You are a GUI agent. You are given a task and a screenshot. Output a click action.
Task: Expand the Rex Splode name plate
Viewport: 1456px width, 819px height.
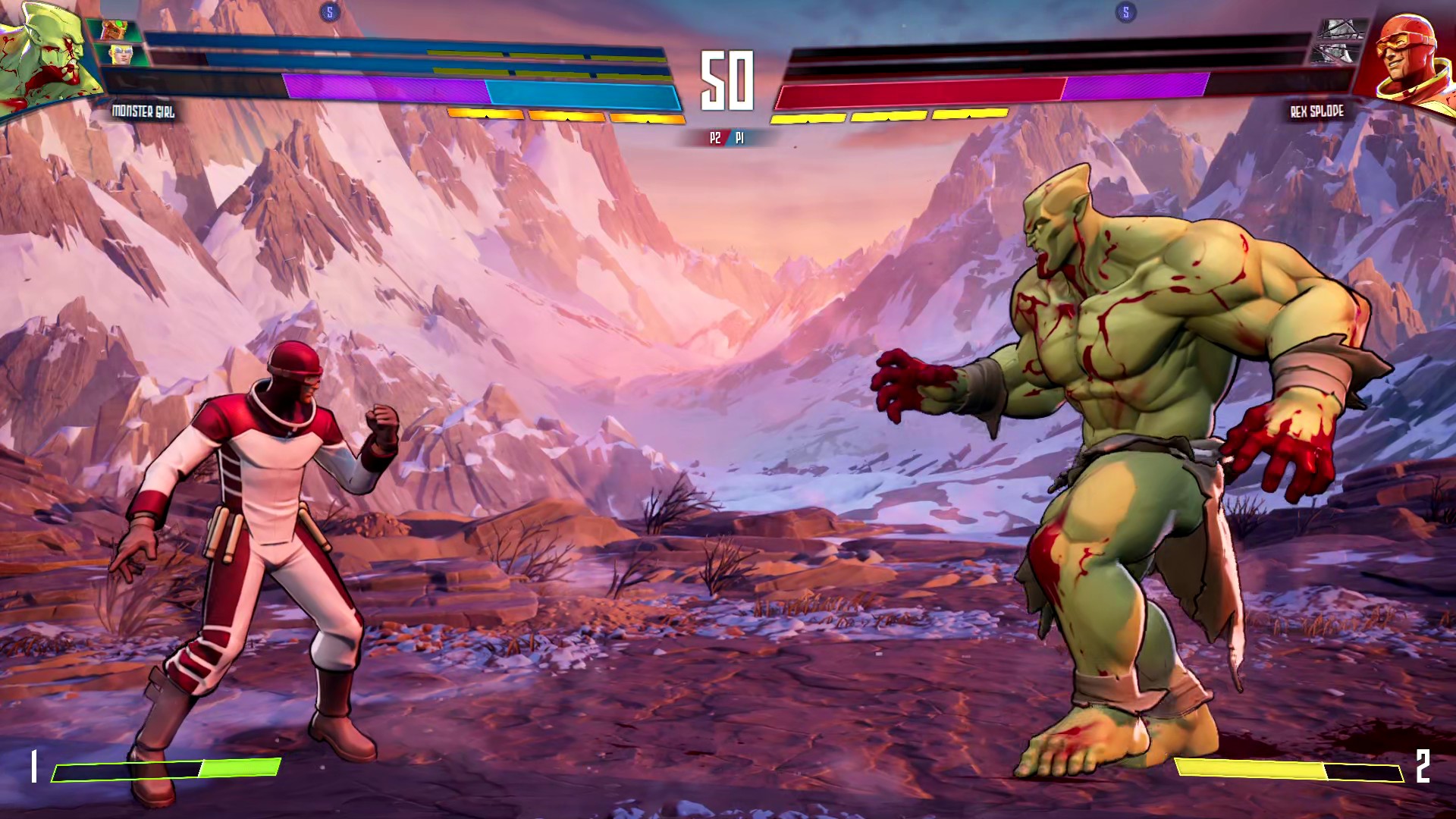(1316, 111)
